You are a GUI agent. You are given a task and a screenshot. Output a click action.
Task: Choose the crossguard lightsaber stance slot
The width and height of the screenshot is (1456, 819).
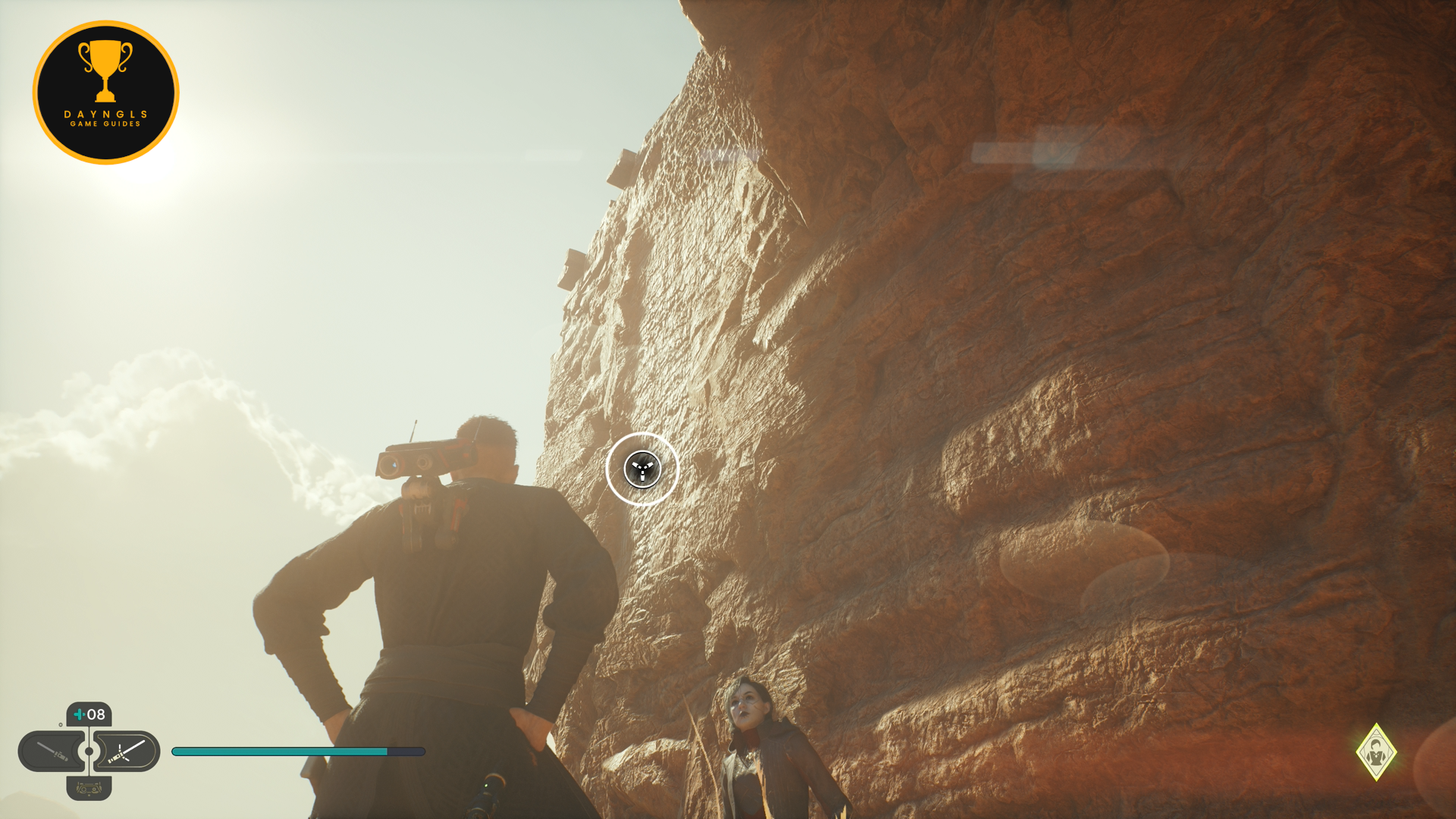point(127,752)
